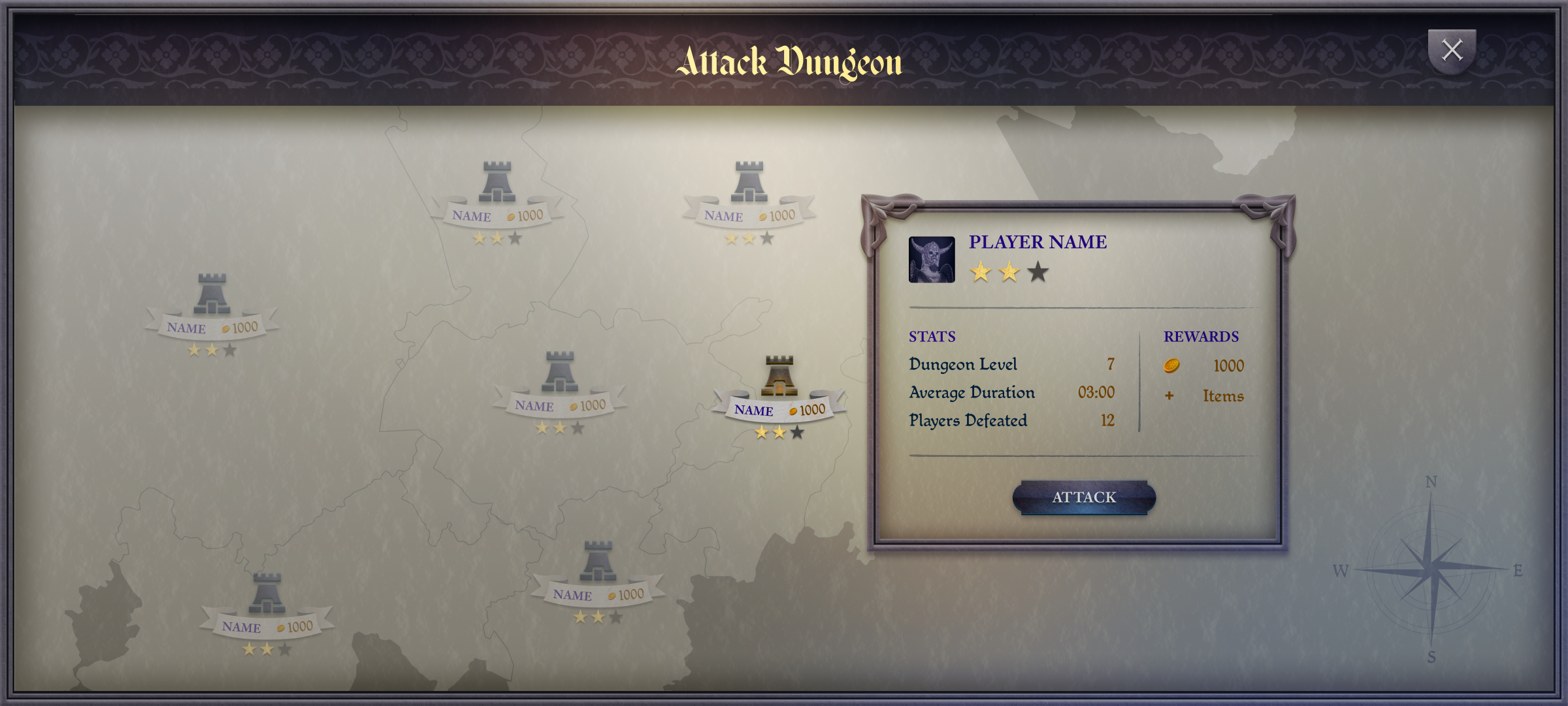Select the highlighted golden dungeon tower marker

click(779, 377)
